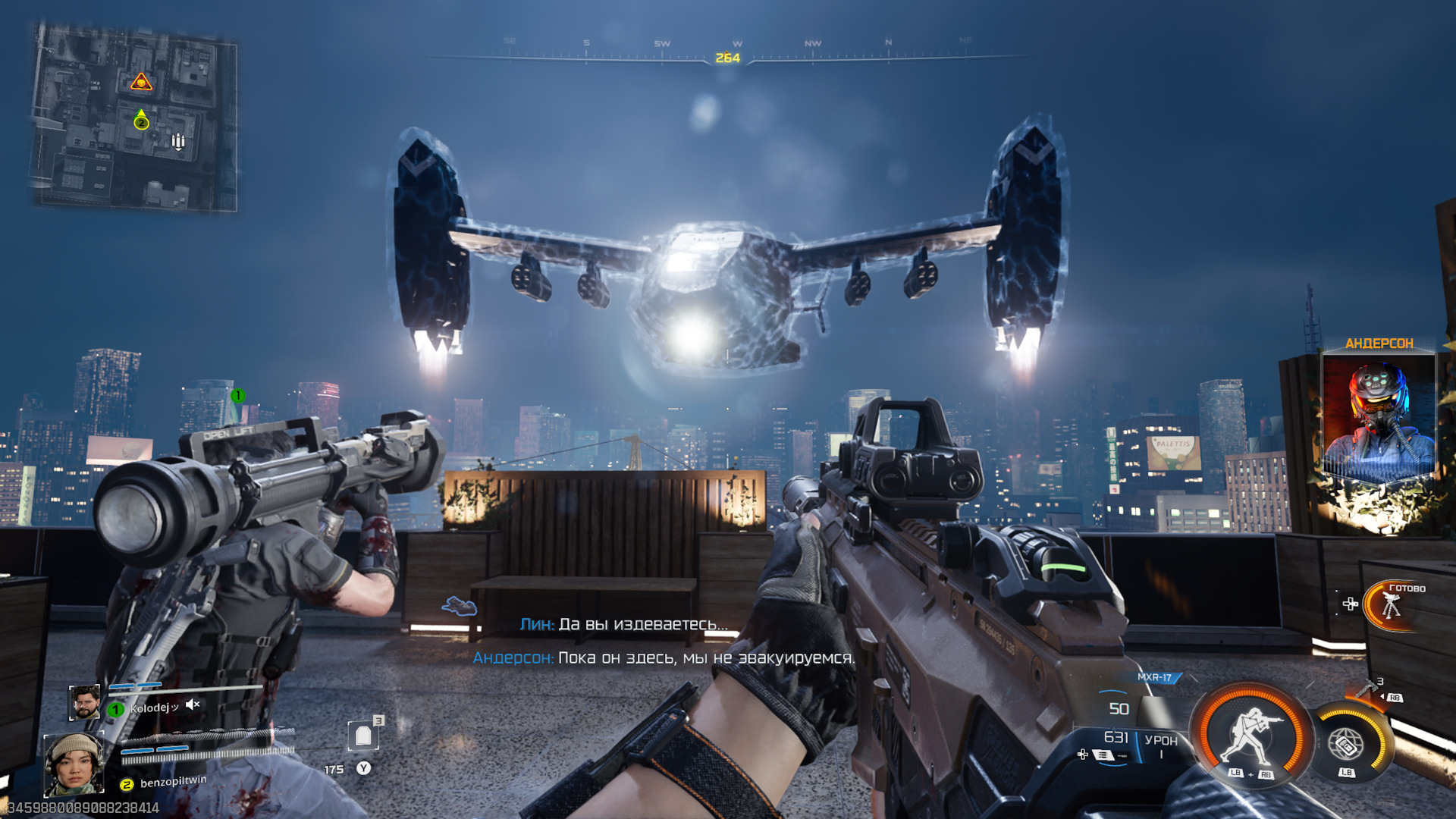Image resolution: width=1456 pixels, height=819 pixels.
Task: Toggle the fire mode icon by ammo reserve
Action: tap(1103, 755)
